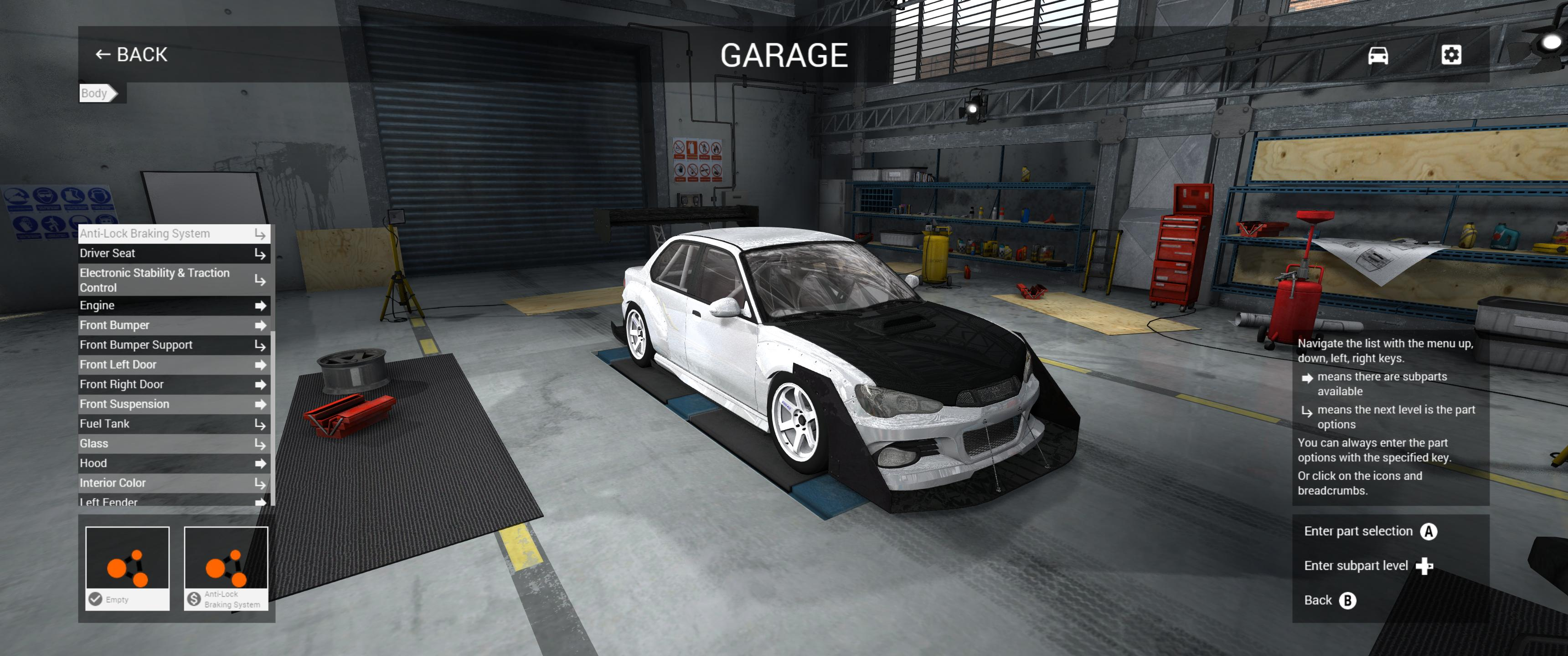This screenshot has width=1568, height=656.
Task: Open Front Suspension subparts
Action: [x=174, y=404]
